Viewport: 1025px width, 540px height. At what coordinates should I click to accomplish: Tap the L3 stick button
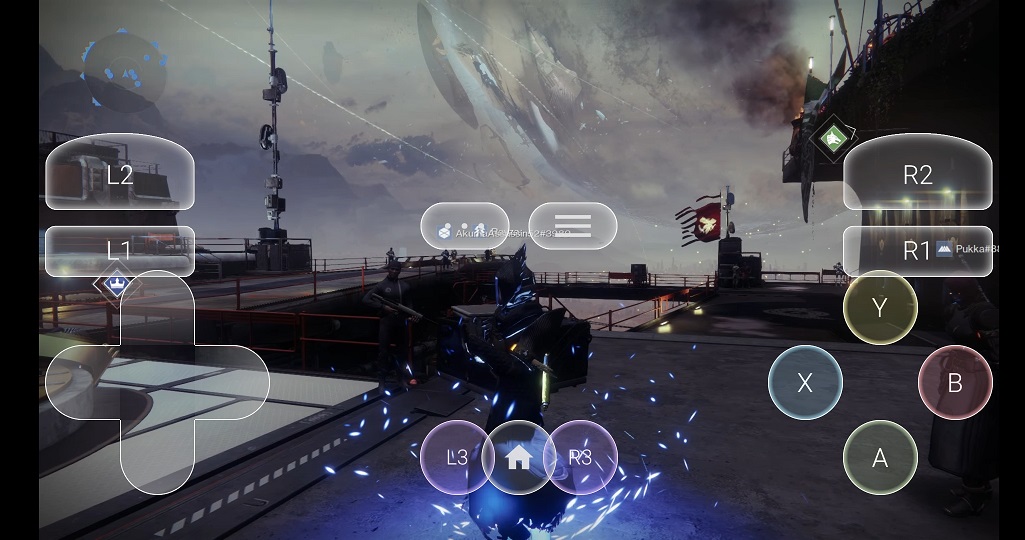pyautogui.click(x=457, y=457)
